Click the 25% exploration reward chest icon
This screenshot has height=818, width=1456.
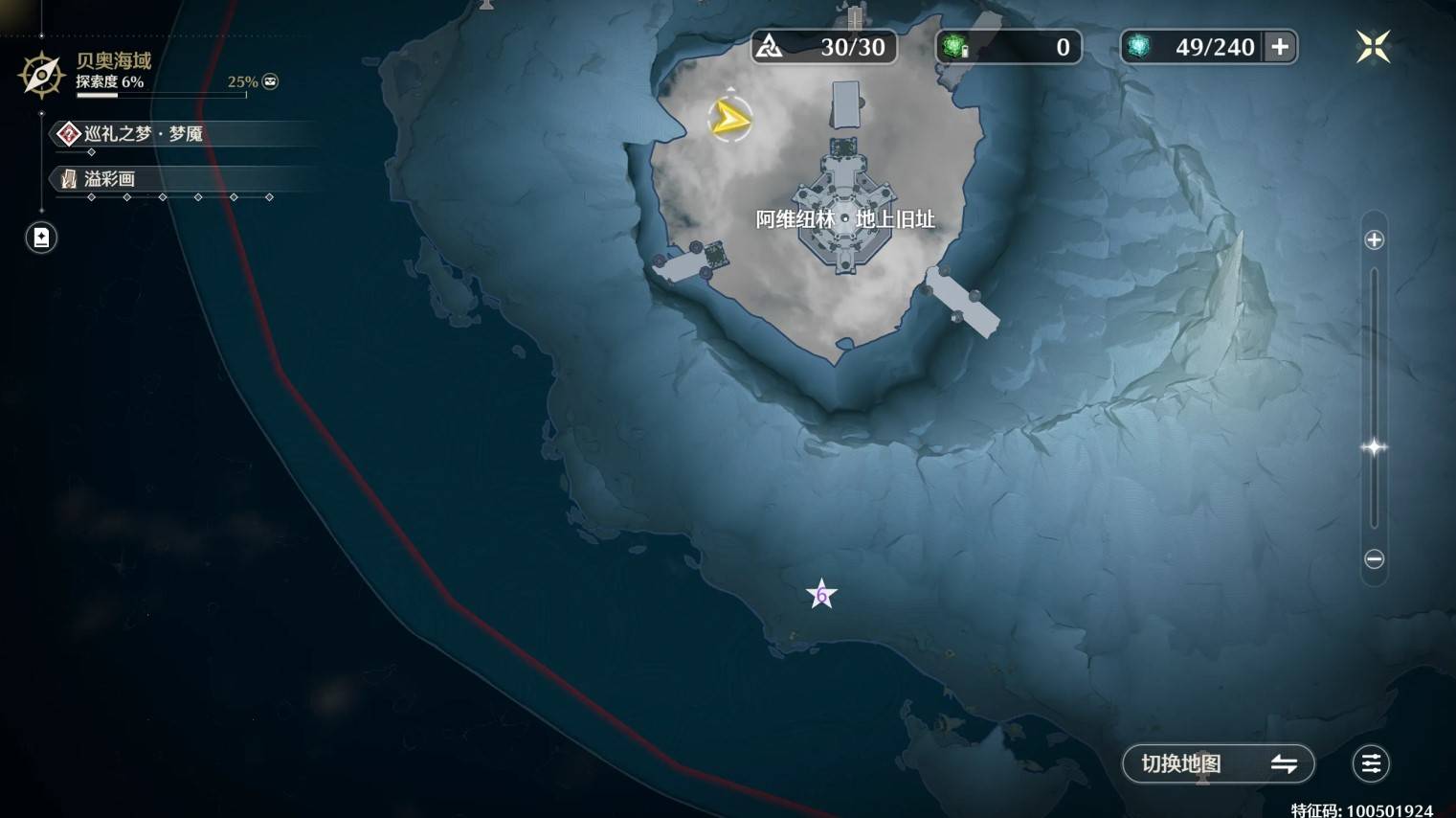[271, 81]
